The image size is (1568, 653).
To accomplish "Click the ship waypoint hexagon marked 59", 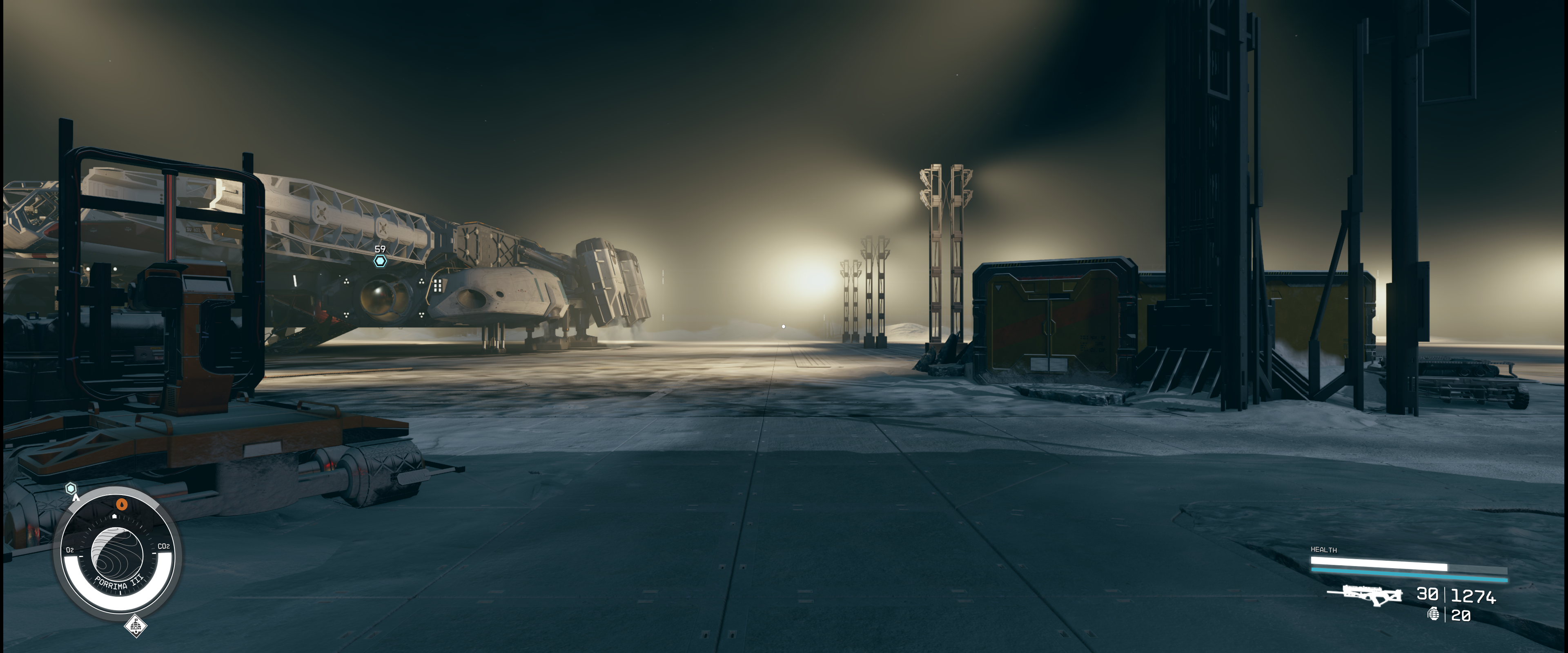I will click(x=380, y=261).
